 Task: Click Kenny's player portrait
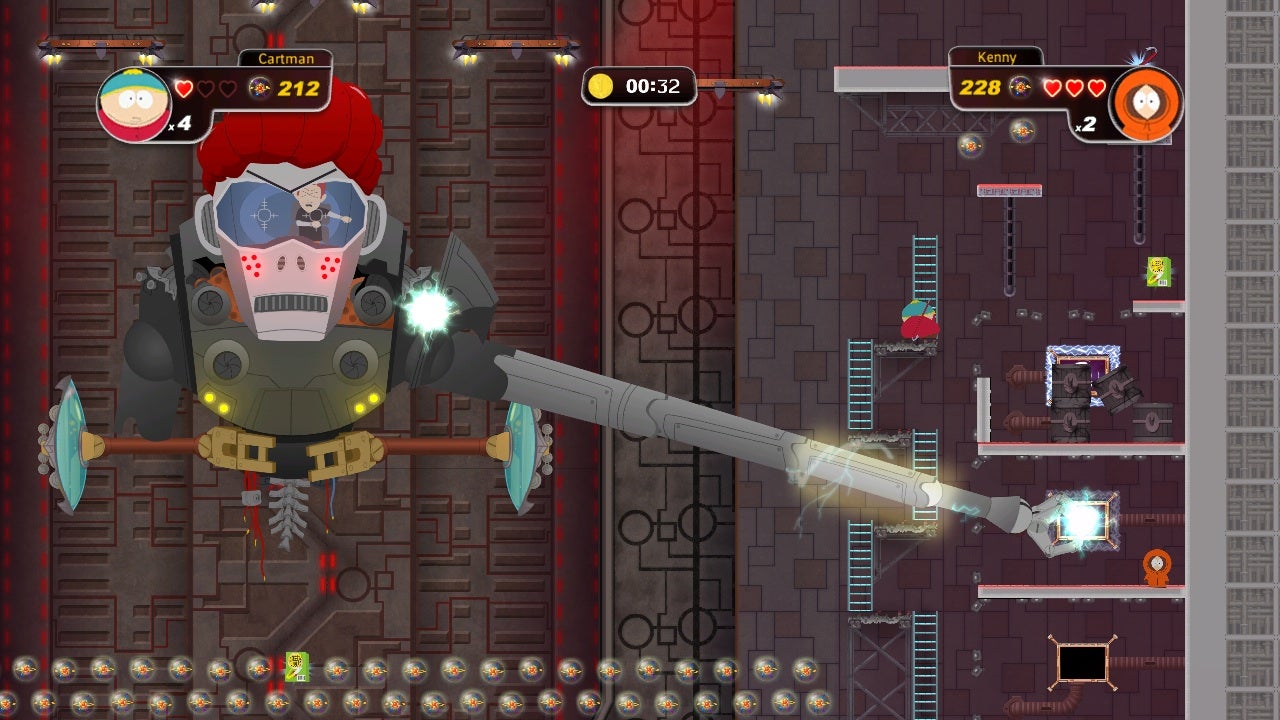(x=1144, y=103)
